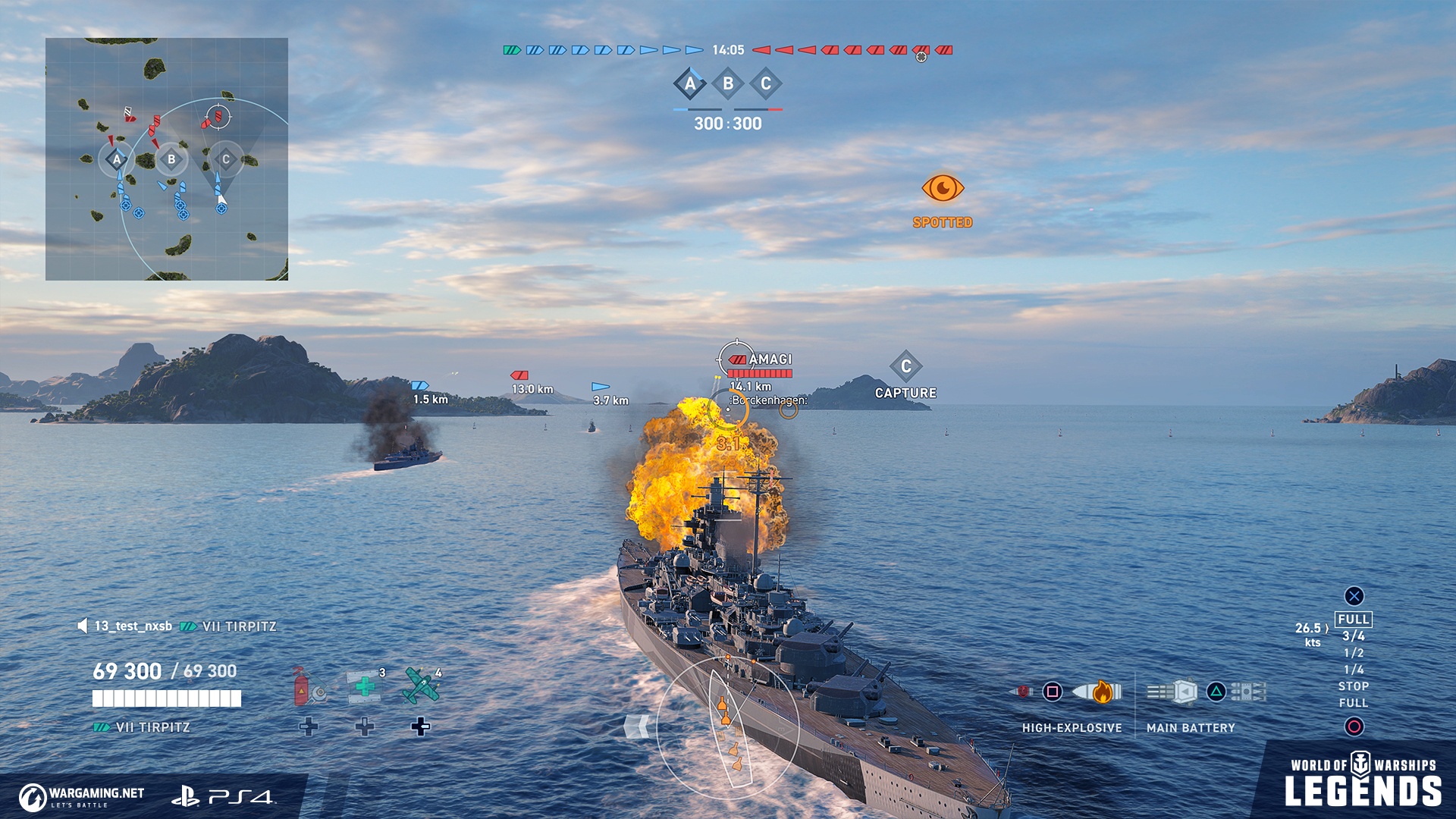Click capture point A diamond under the timer

[690, 83]
